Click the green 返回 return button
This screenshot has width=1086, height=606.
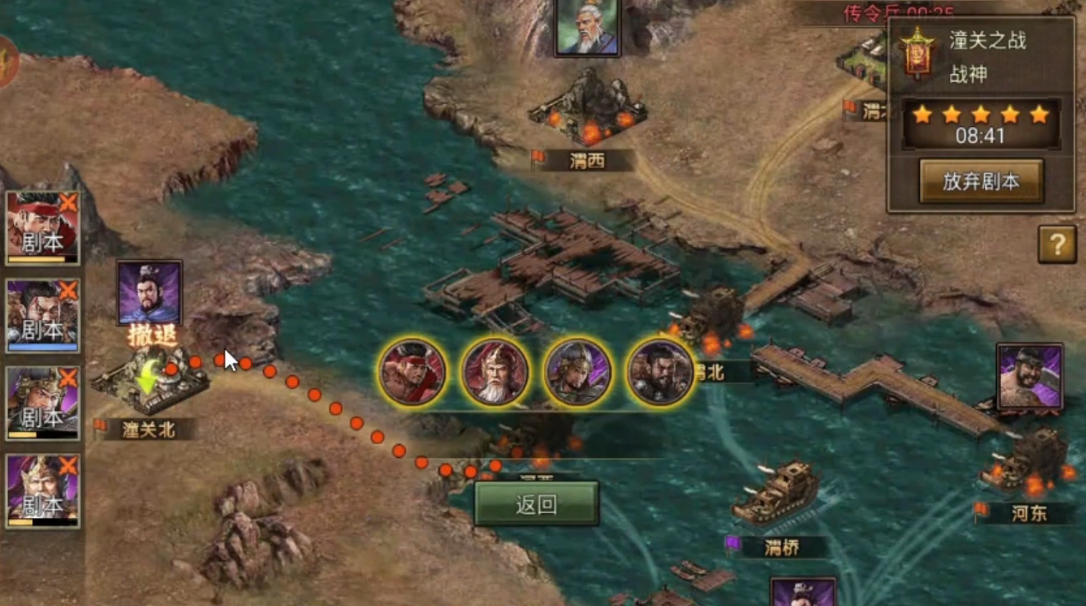coord(536,504)
